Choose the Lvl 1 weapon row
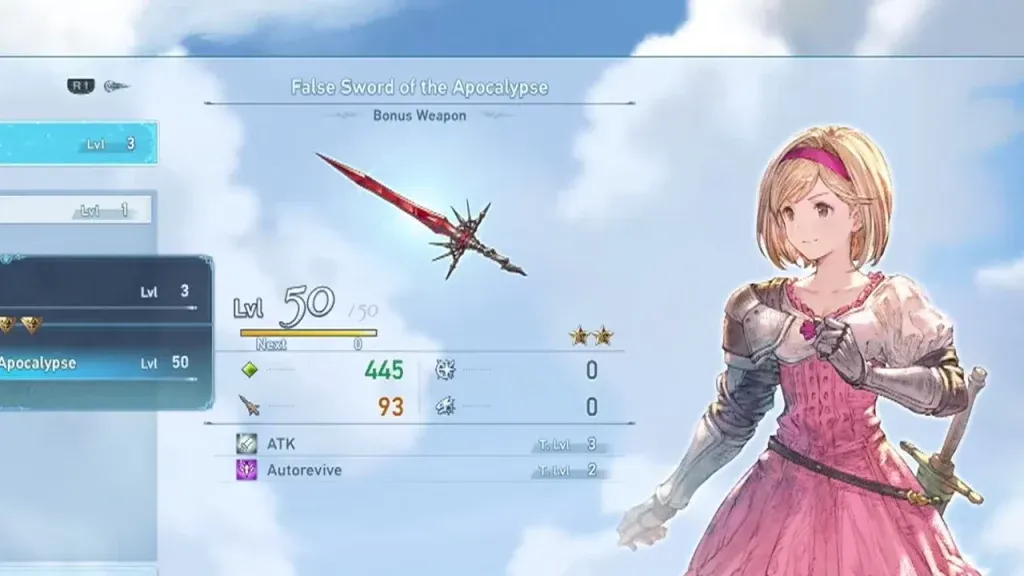Viewport: 1024px width, 576px height. [x=76, y=210]
